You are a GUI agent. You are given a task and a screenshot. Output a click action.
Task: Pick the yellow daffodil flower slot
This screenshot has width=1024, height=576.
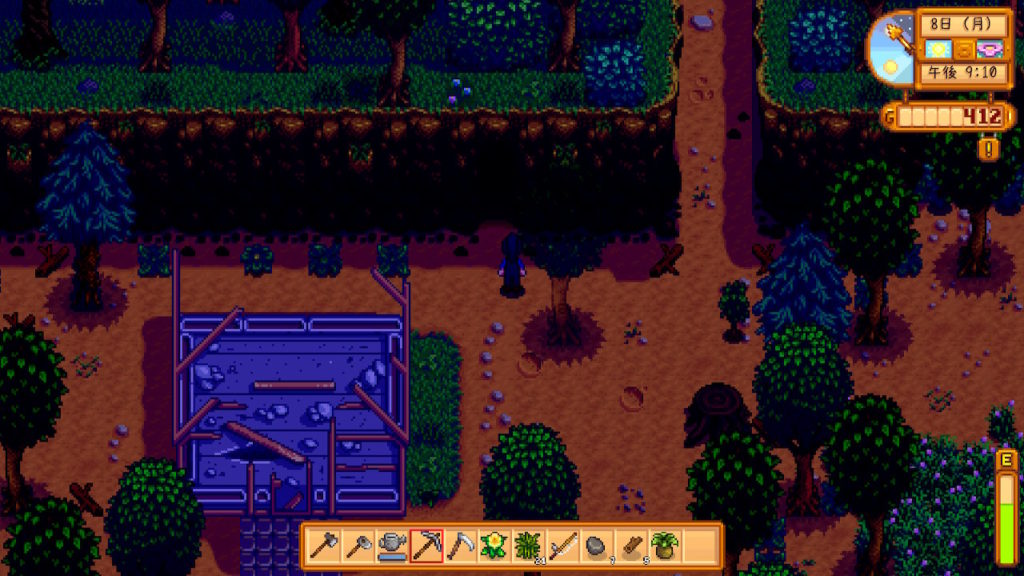pyautogui.click(x=494, y=546)
